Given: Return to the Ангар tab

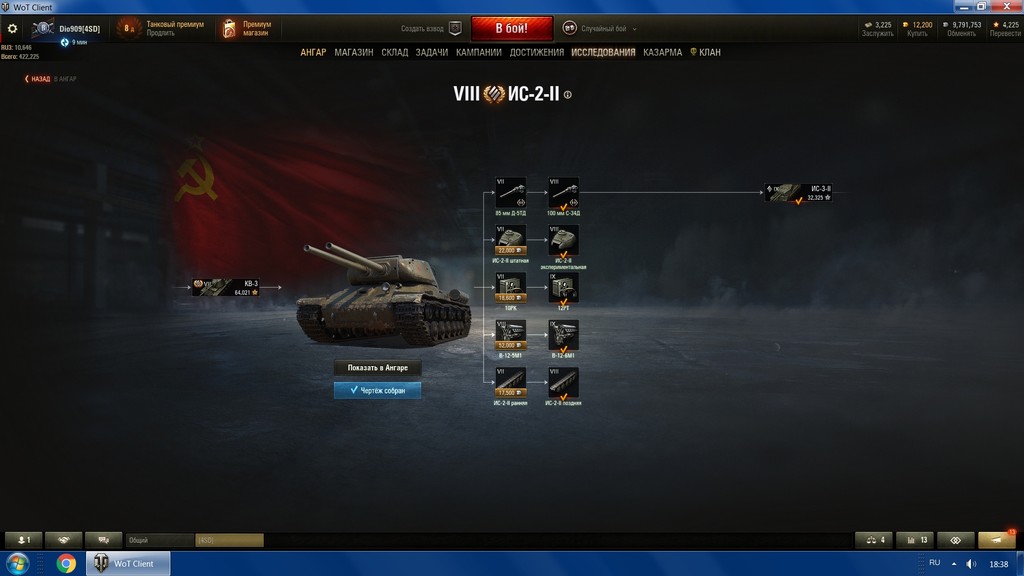Looking at the screenshot, I should coord(313,52).
